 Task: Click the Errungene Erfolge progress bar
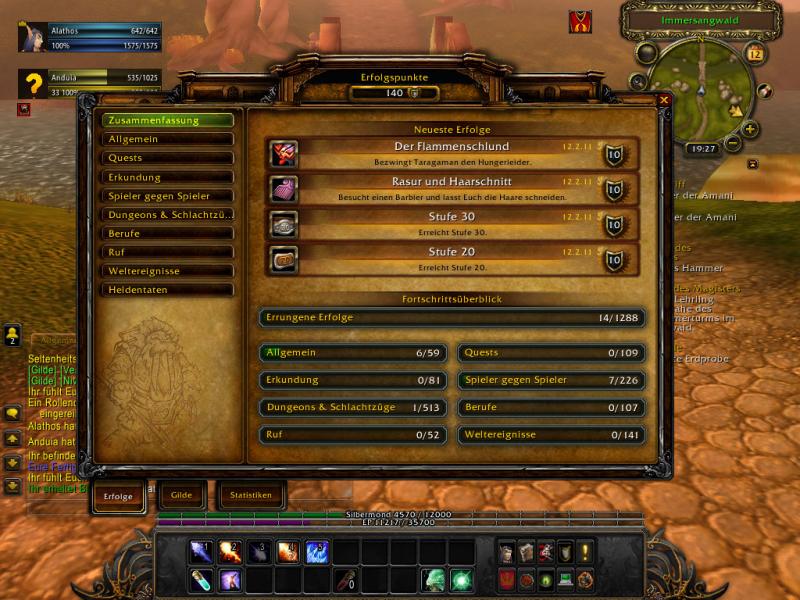[x=451, y=318]
